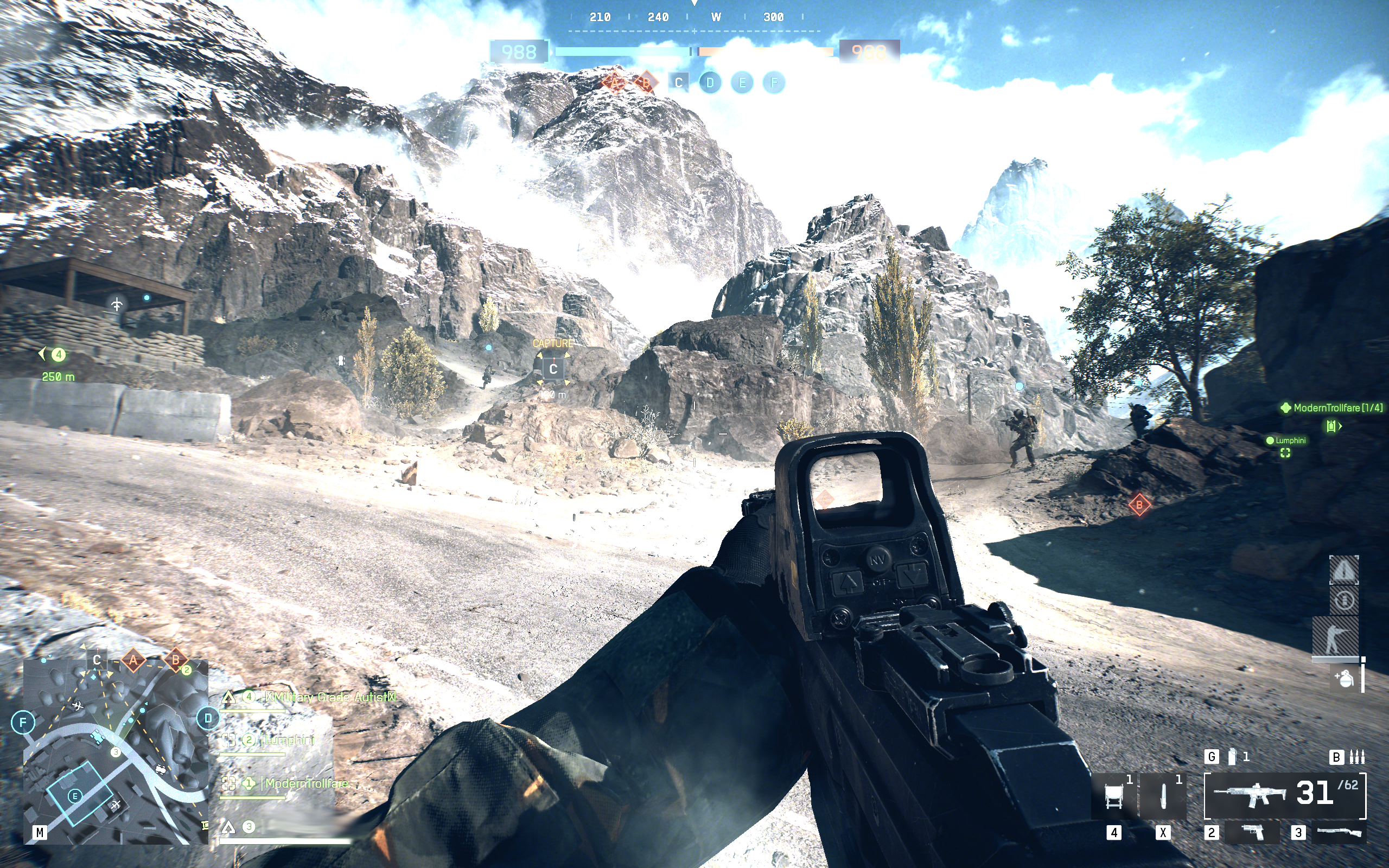Click the smoke grenade throwable icon

point(1232,757)
